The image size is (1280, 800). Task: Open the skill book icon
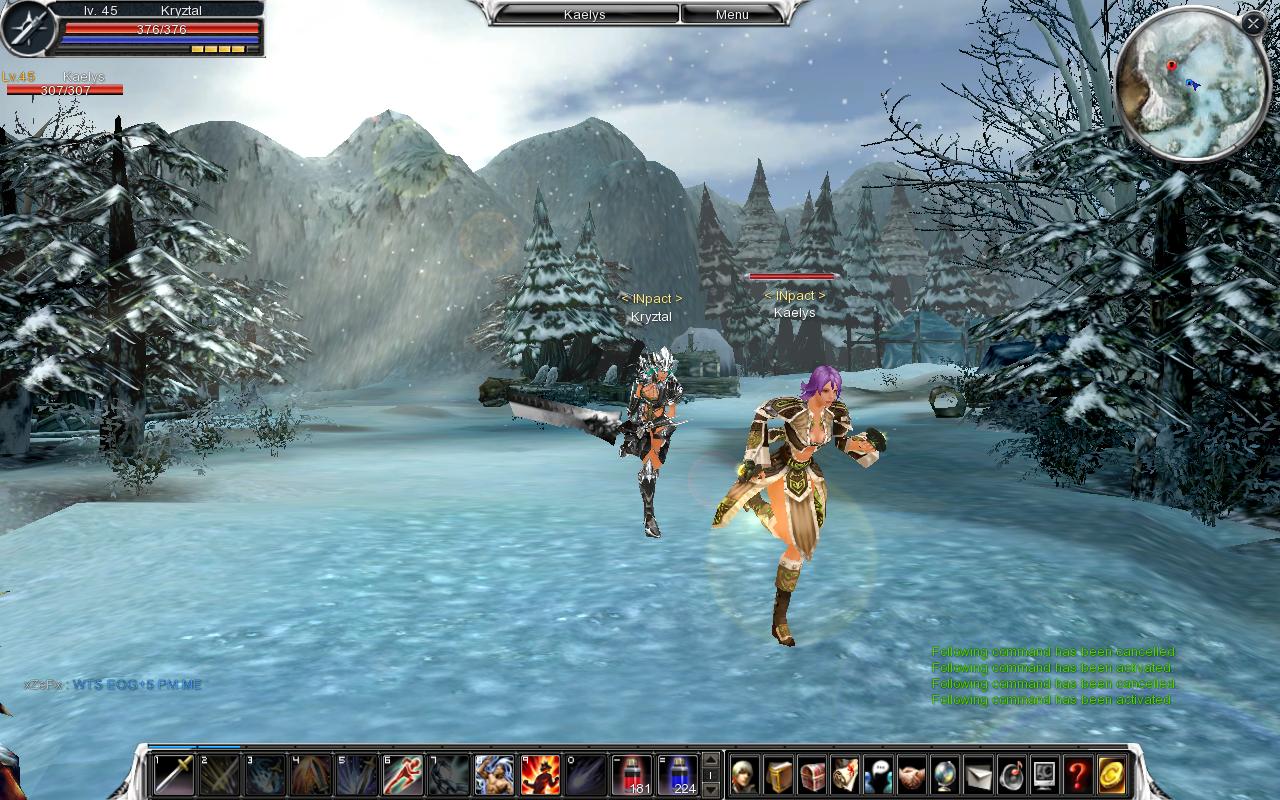point(779,774)
